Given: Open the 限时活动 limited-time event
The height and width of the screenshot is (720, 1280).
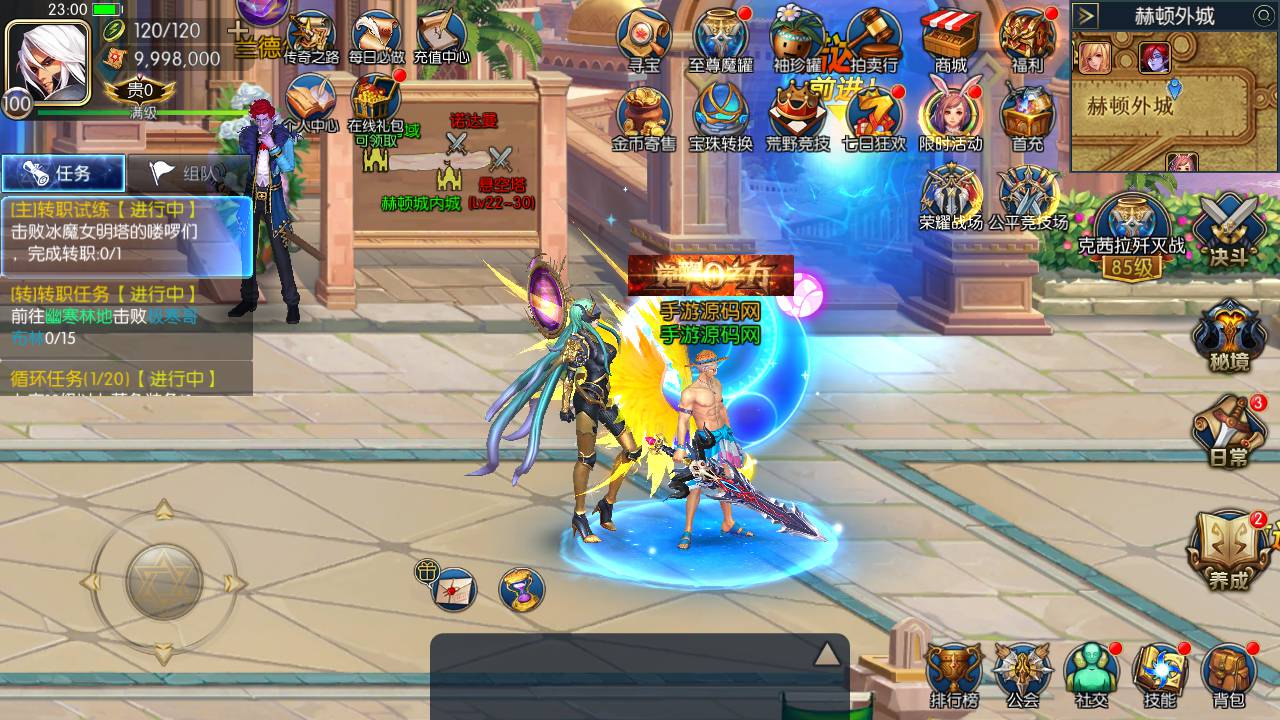Looking at the screenshot, I should (x=951, y=113).
